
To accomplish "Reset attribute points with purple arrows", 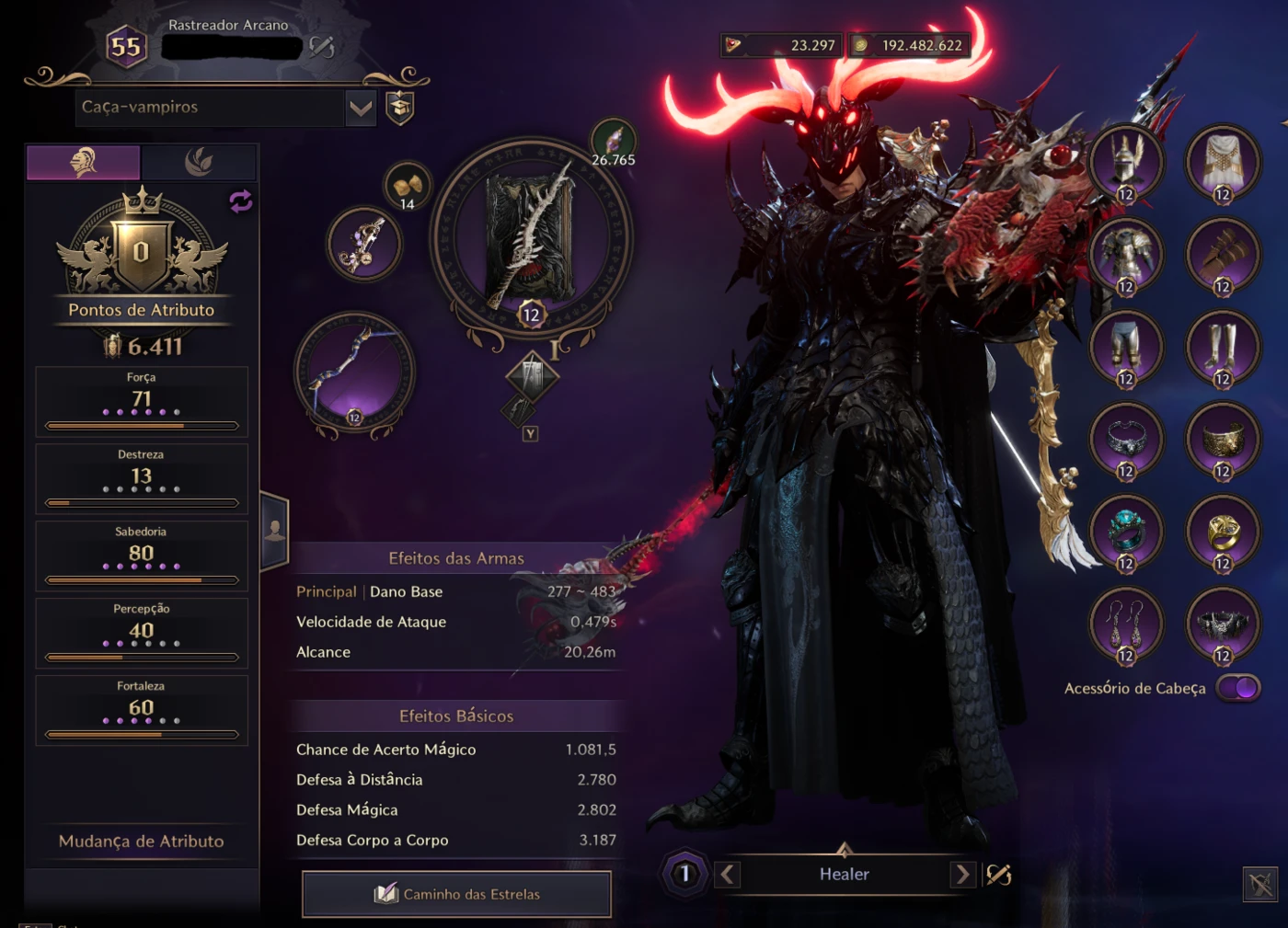I will tap(240, 201).
